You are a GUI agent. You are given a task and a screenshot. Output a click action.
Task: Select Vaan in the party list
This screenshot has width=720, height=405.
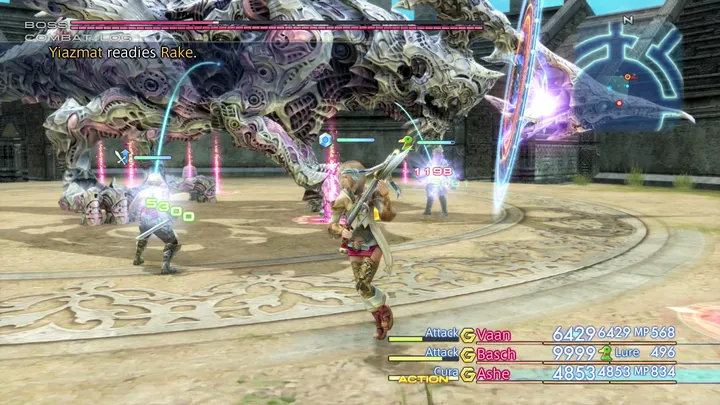pyautogui.click(x=496, y=334)
